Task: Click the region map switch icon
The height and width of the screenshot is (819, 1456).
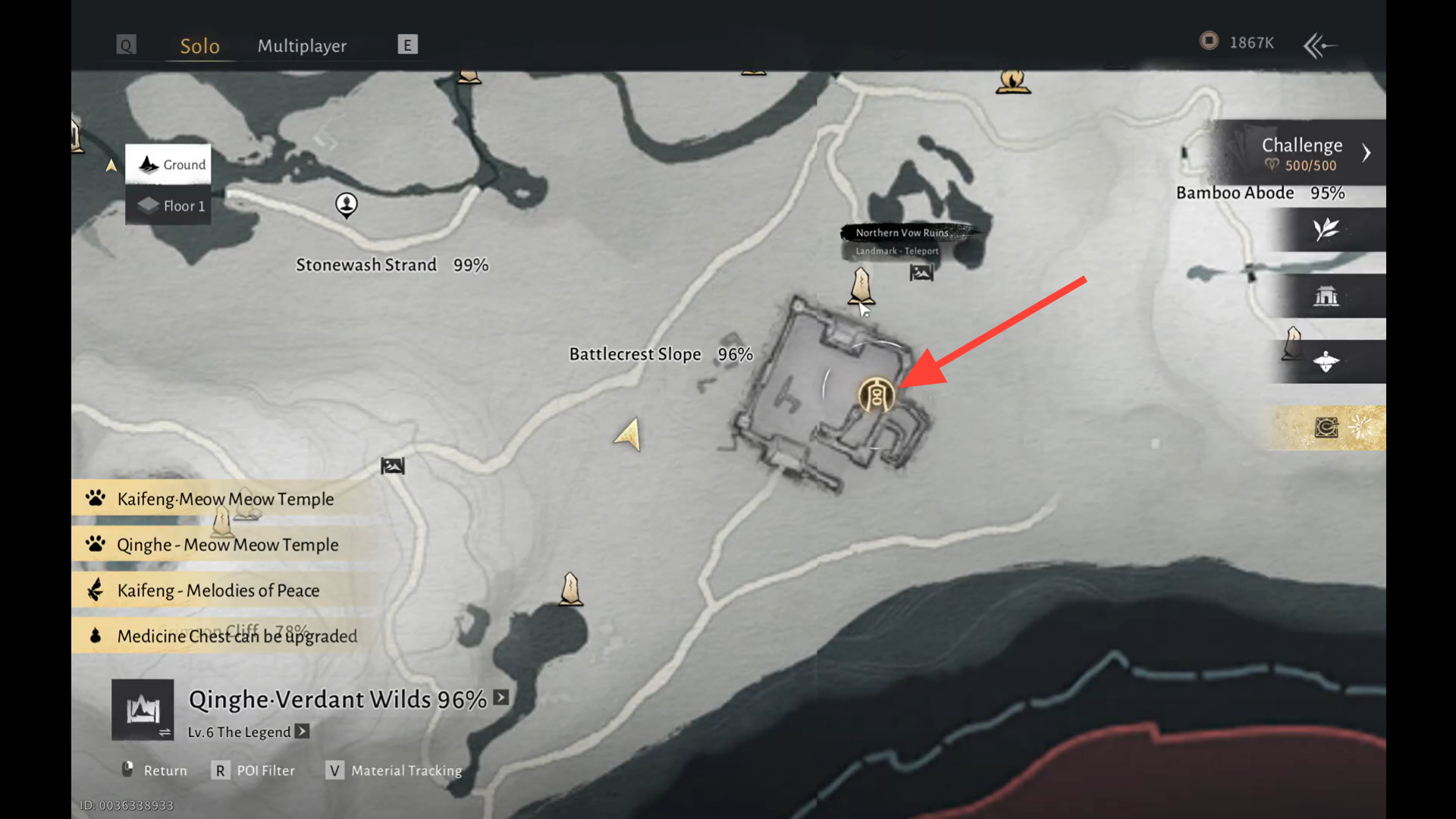Action: tap(143, 710)
